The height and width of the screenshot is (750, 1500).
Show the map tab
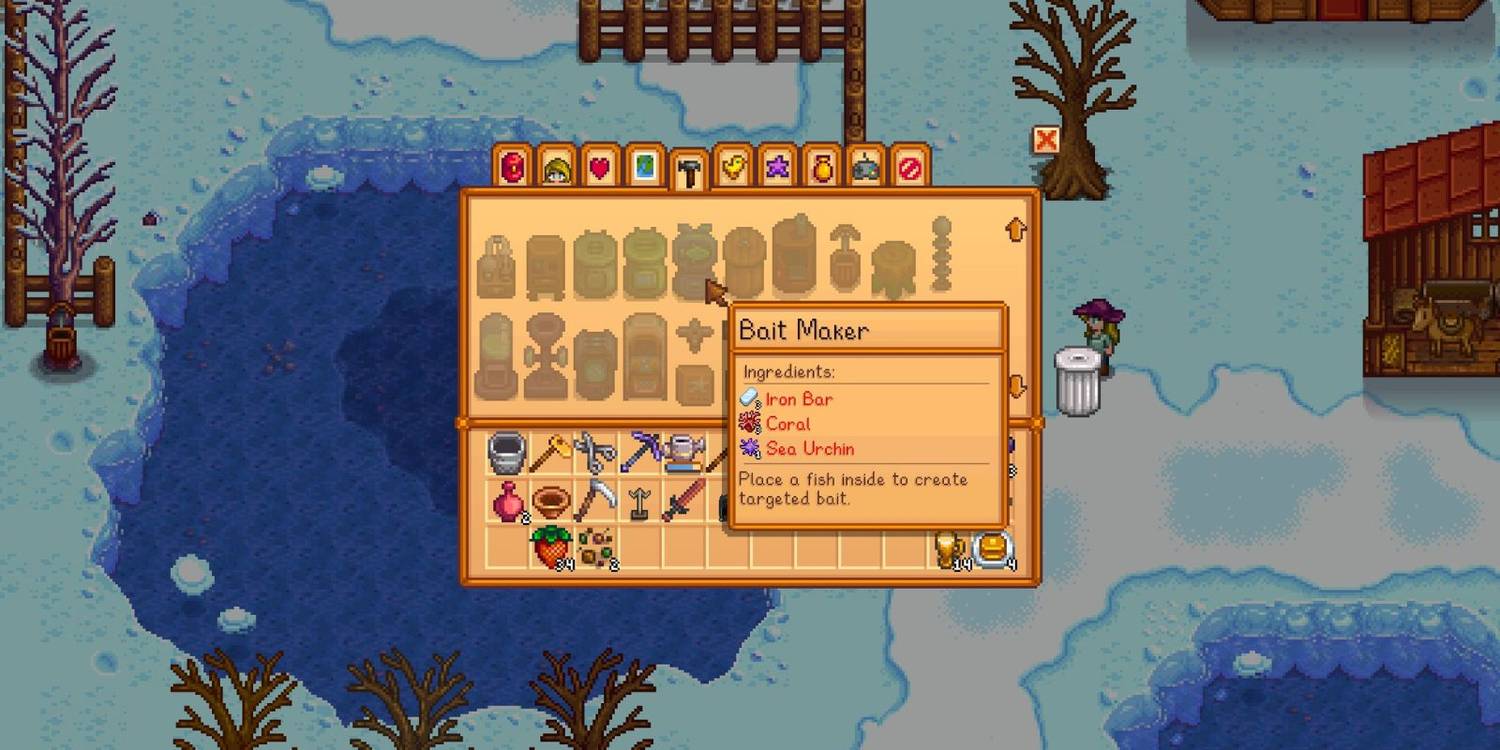(x=644, y=168)
